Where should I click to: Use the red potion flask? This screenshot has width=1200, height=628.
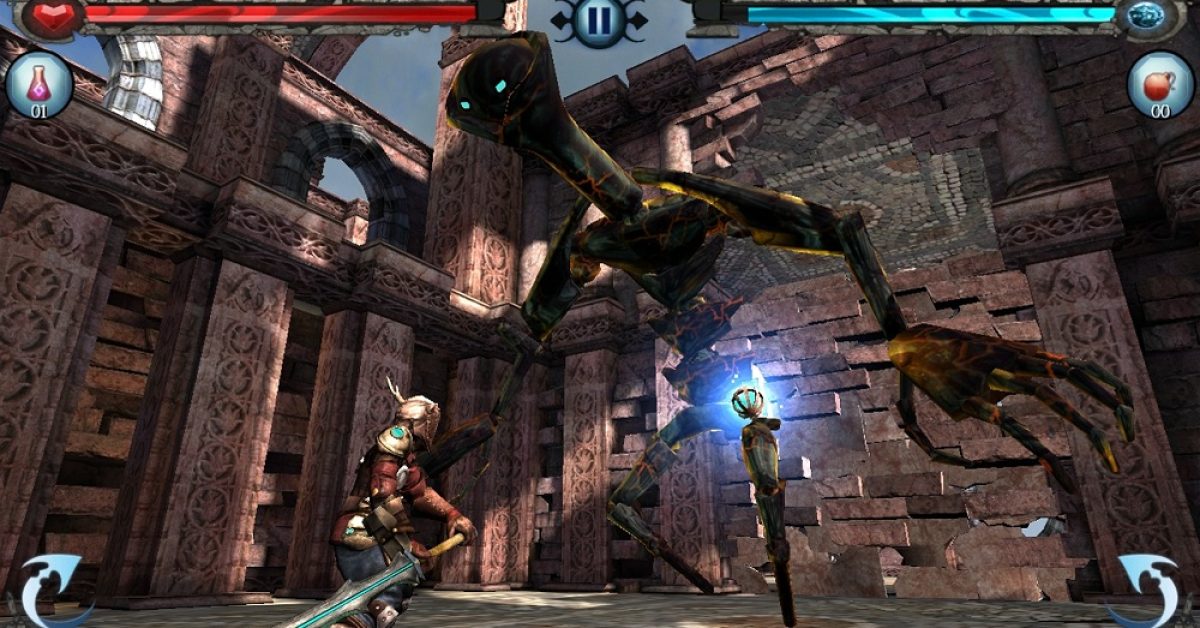[39, 84]
